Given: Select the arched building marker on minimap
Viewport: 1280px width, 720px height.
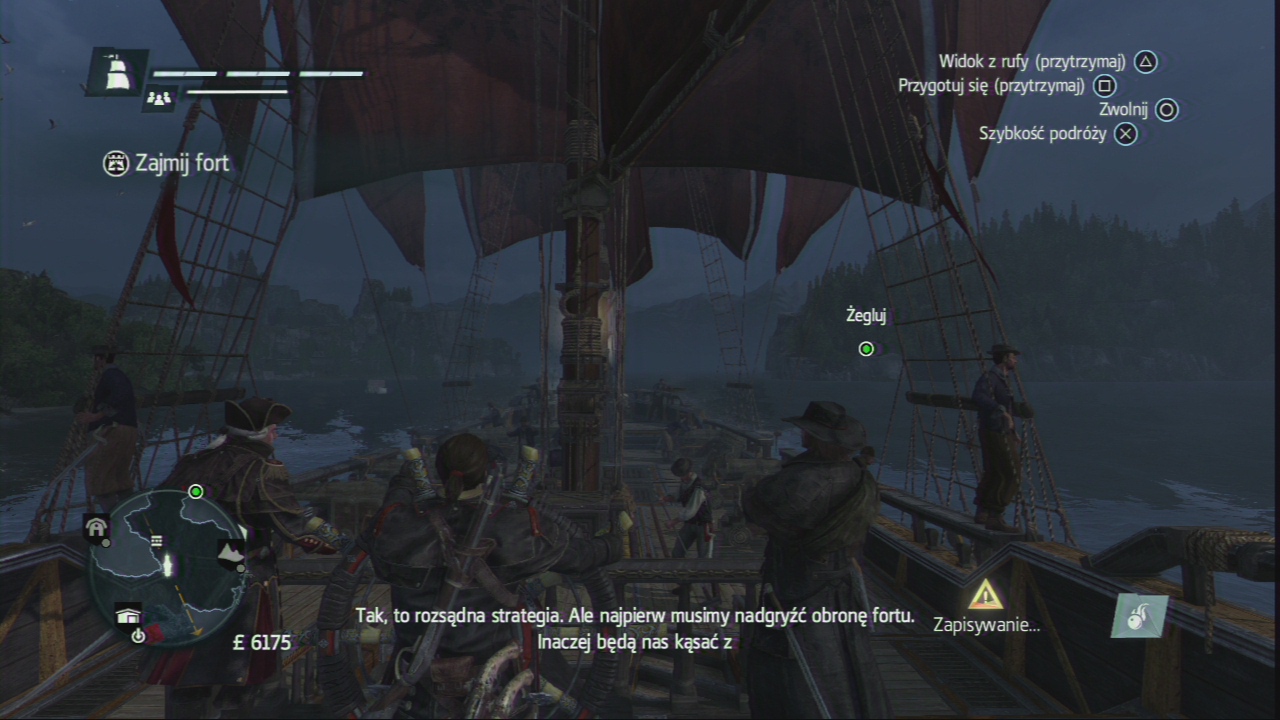Looking at the screenshot, I should 97,529.
